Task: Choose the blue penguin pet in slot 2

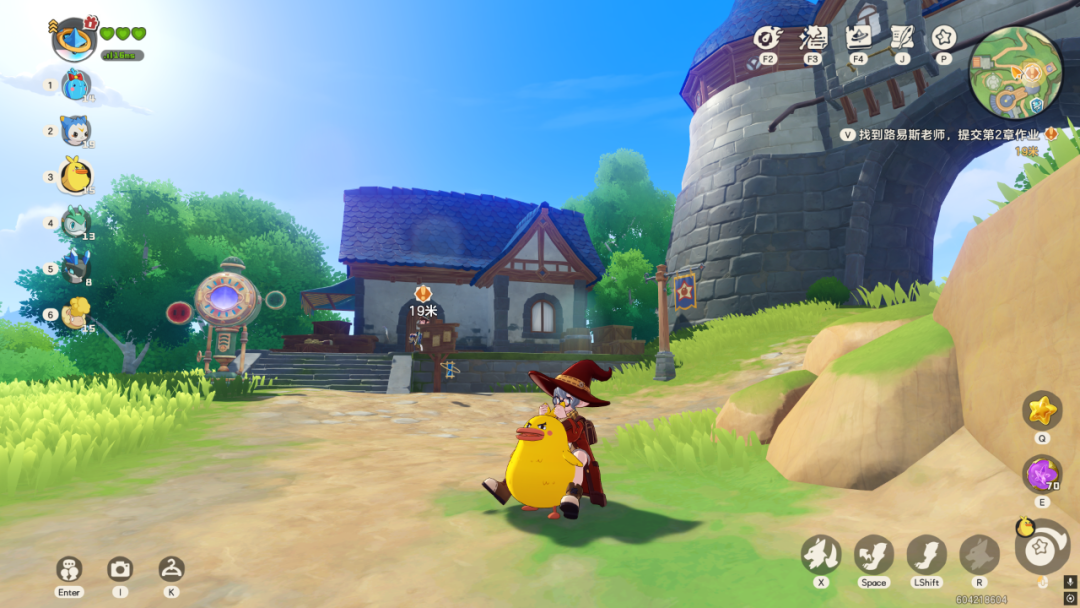Action: coord(76,130)
